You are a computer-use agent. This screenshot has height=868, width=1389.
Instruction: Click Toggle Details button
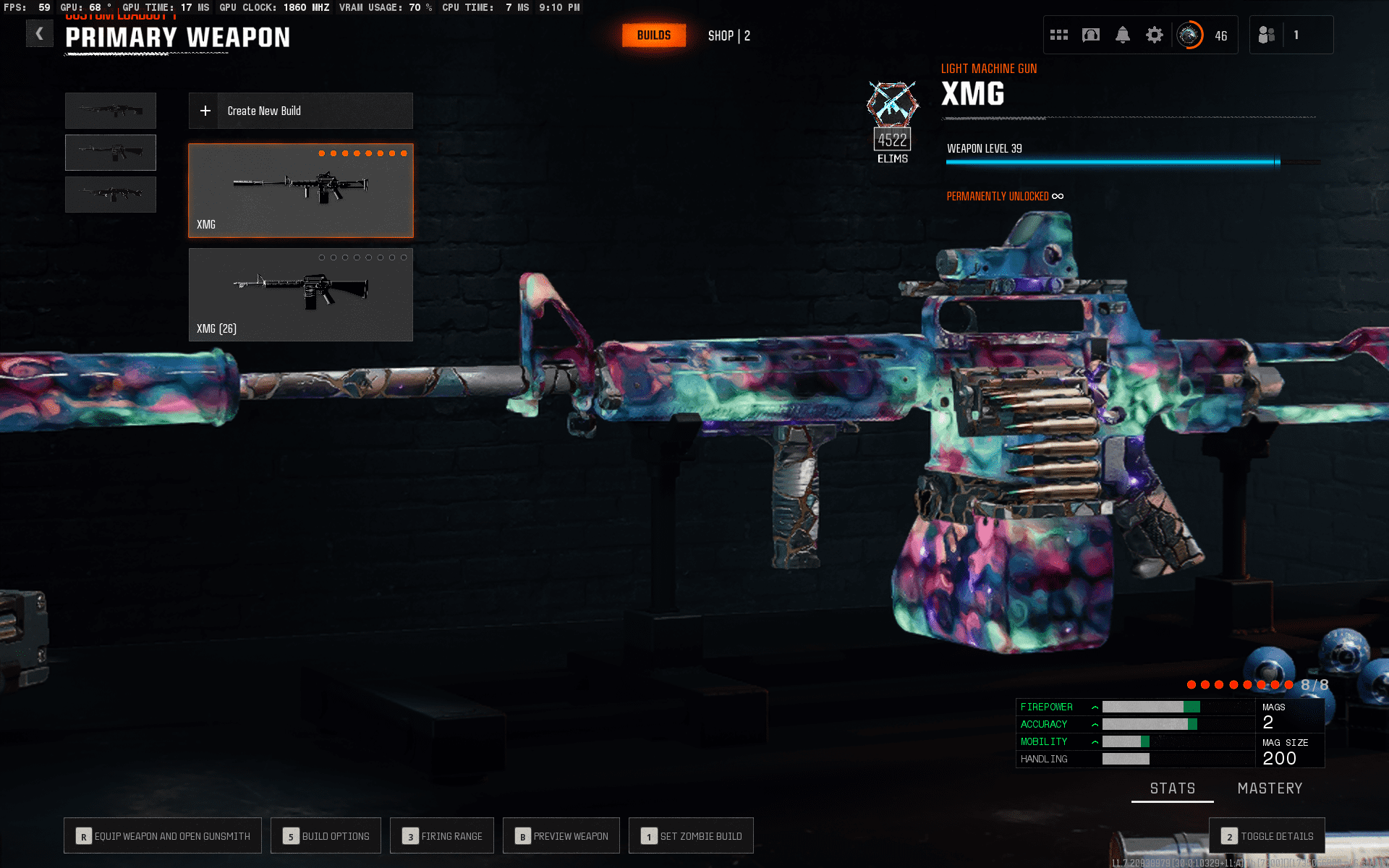click(x=1267, y=836)
